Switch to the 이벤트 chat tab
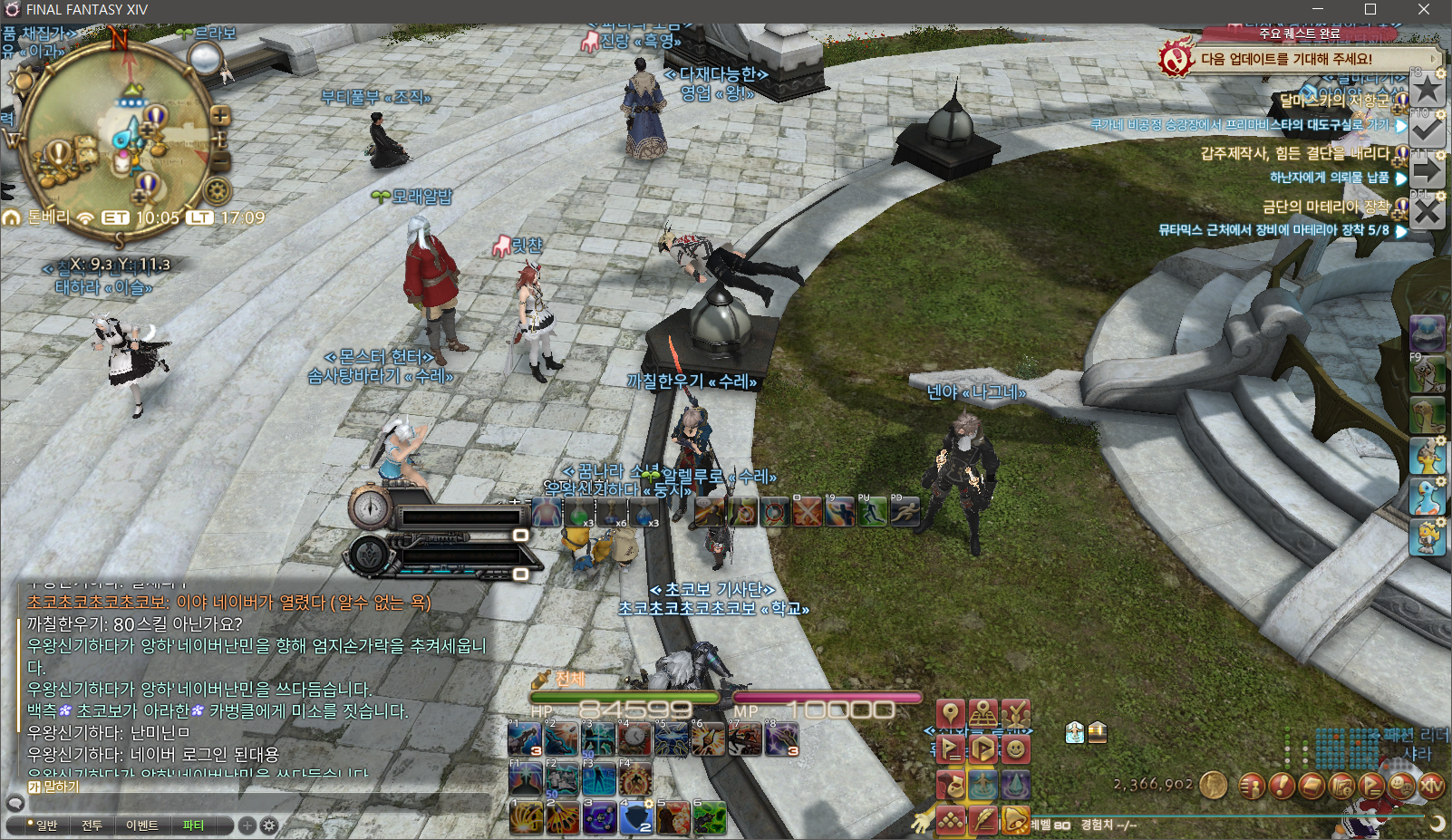Viewport: 1452px width, 840px height. [x=142, y=826]
